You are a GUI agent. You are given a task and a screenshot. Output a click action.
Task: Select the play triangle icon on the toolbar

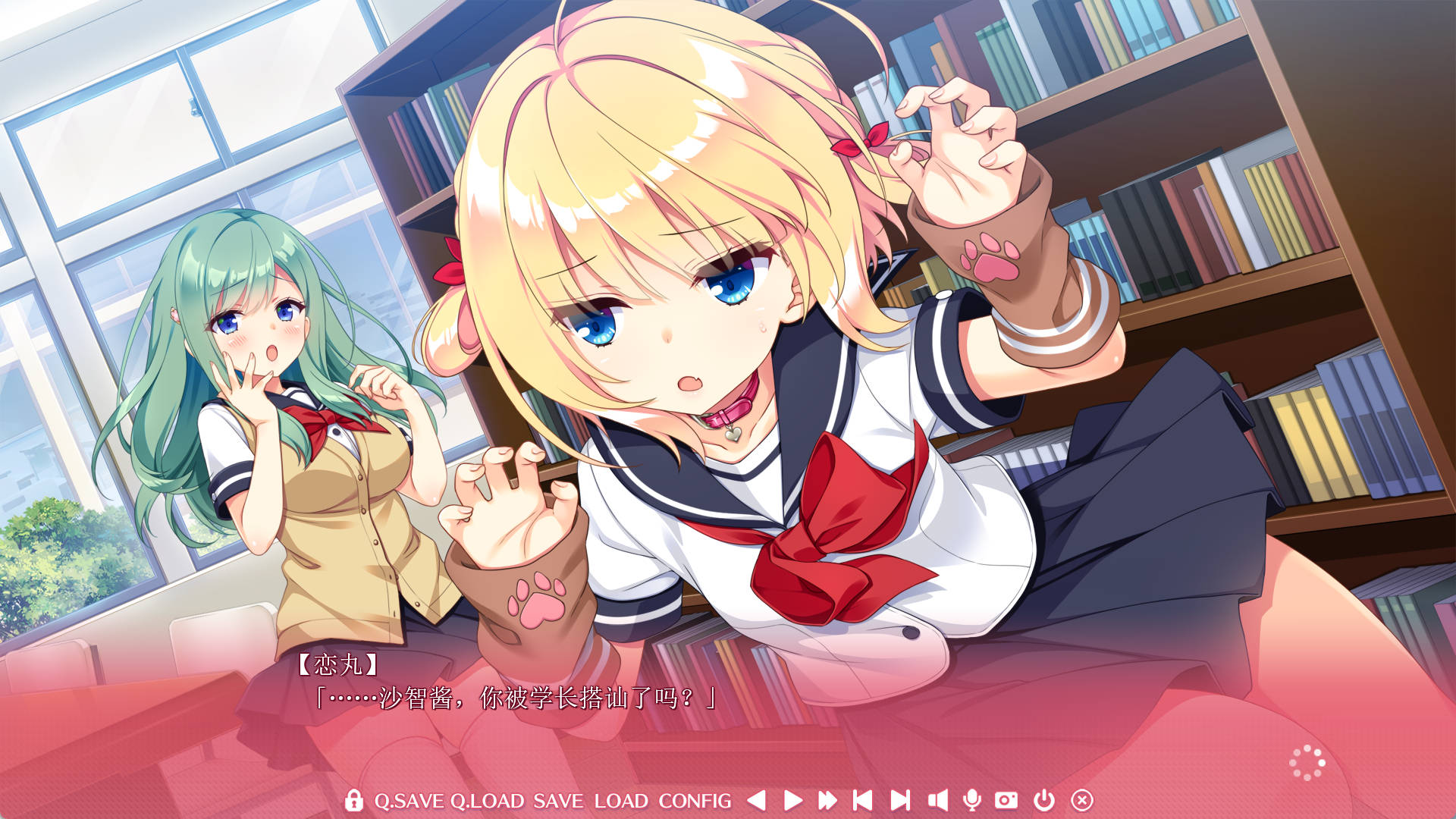pyautogui.click(x=795, y=800)
